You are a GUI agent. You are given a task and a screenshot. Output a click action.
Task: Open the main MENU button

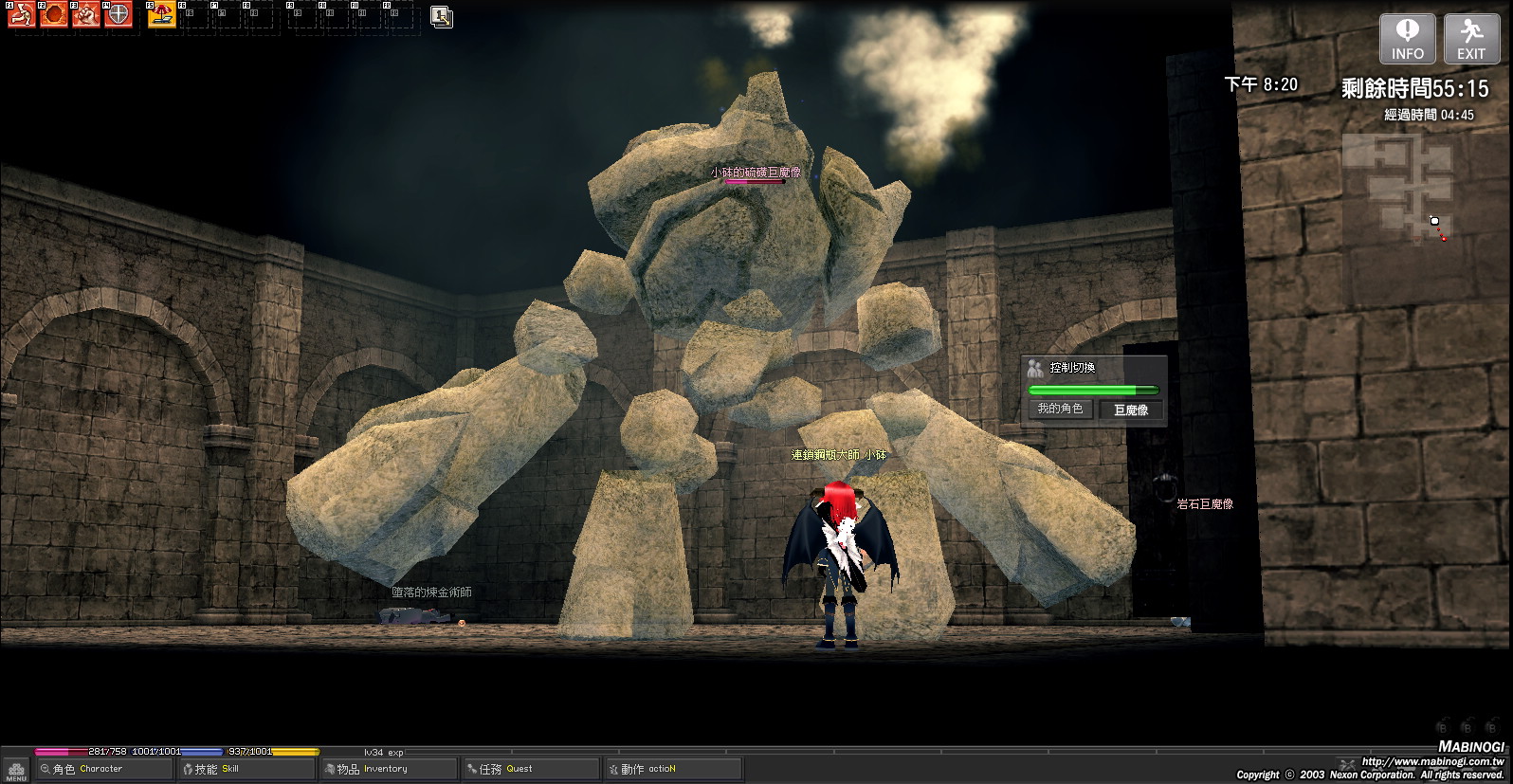click(x=15, y=769)
